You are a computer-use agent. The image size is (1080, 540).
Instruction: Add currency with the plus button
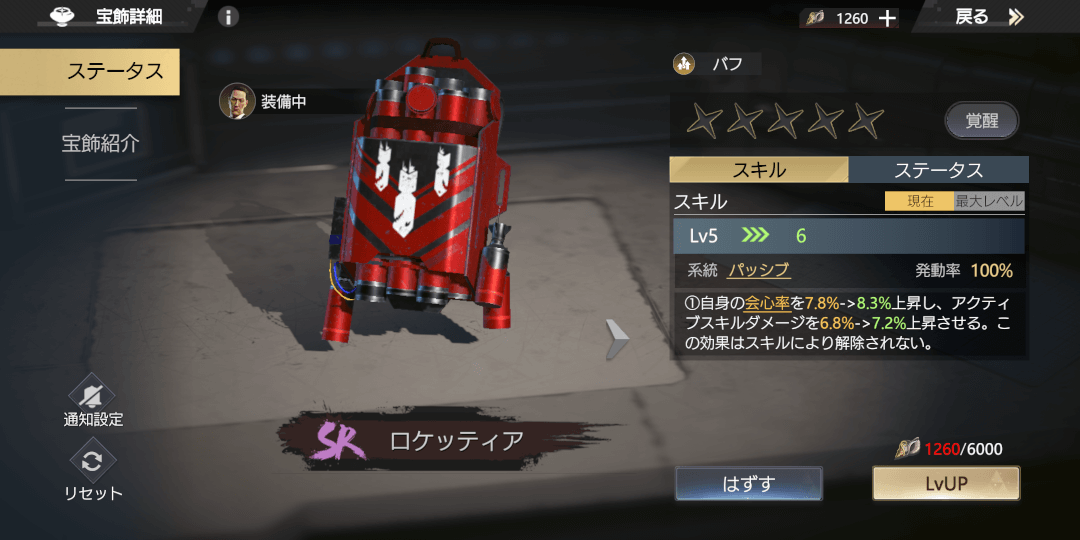pos(887,18)
